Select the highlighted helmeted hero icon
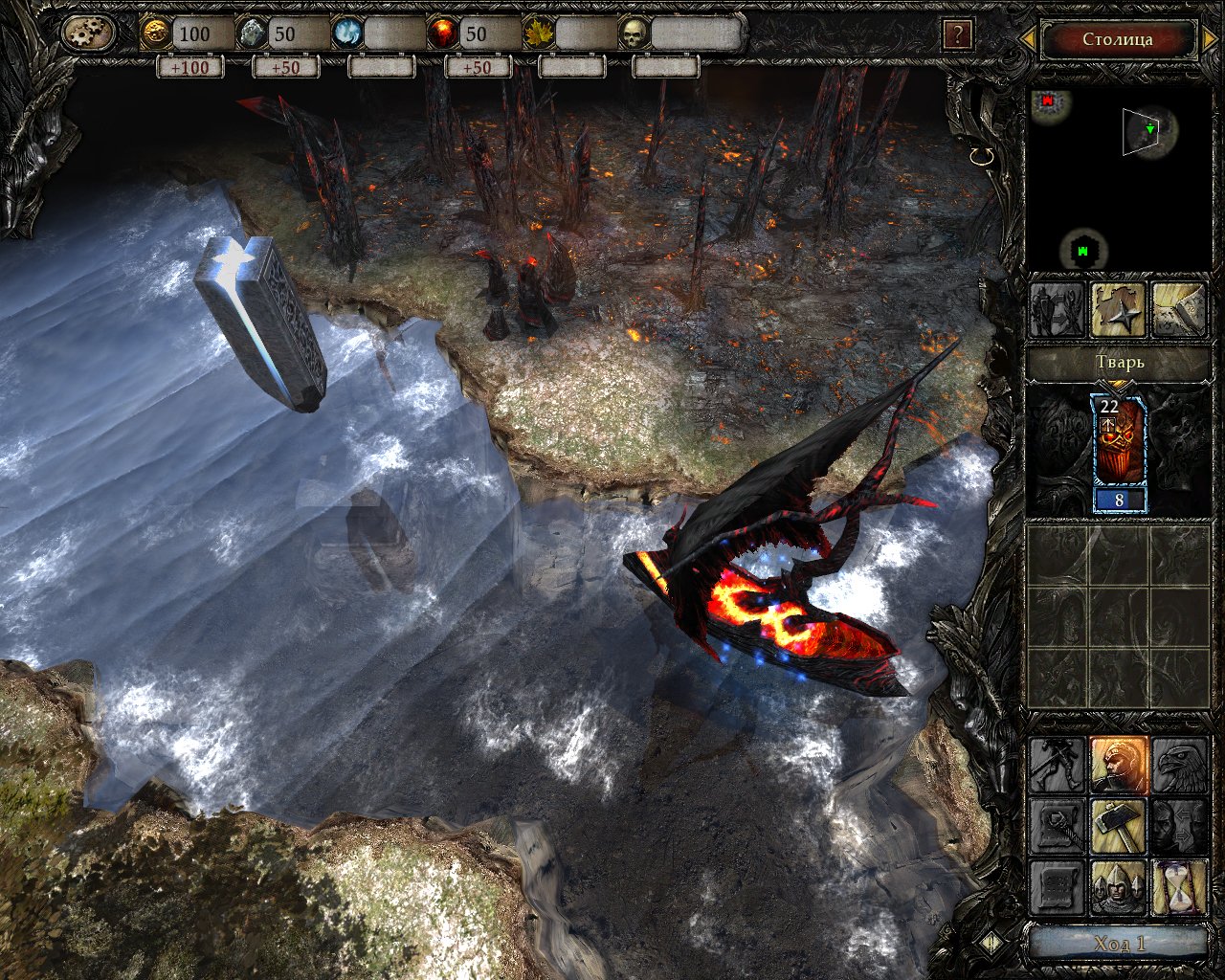Screen dimensions: 1225x980 (x=1118, y=765)
